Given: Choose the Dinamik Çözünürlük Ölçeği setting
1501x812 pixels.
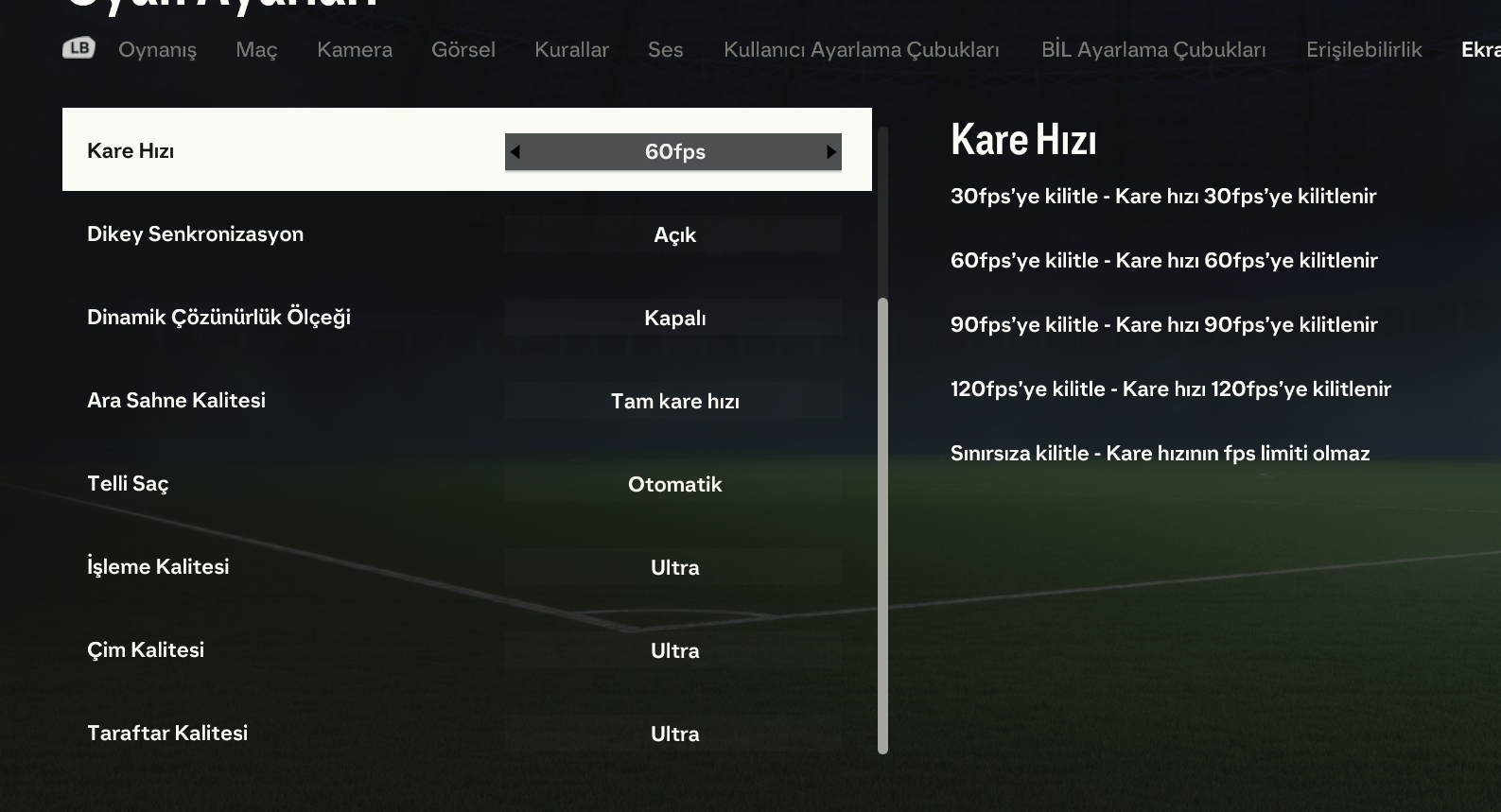Looking at the screenshot, I should [466, 318].
